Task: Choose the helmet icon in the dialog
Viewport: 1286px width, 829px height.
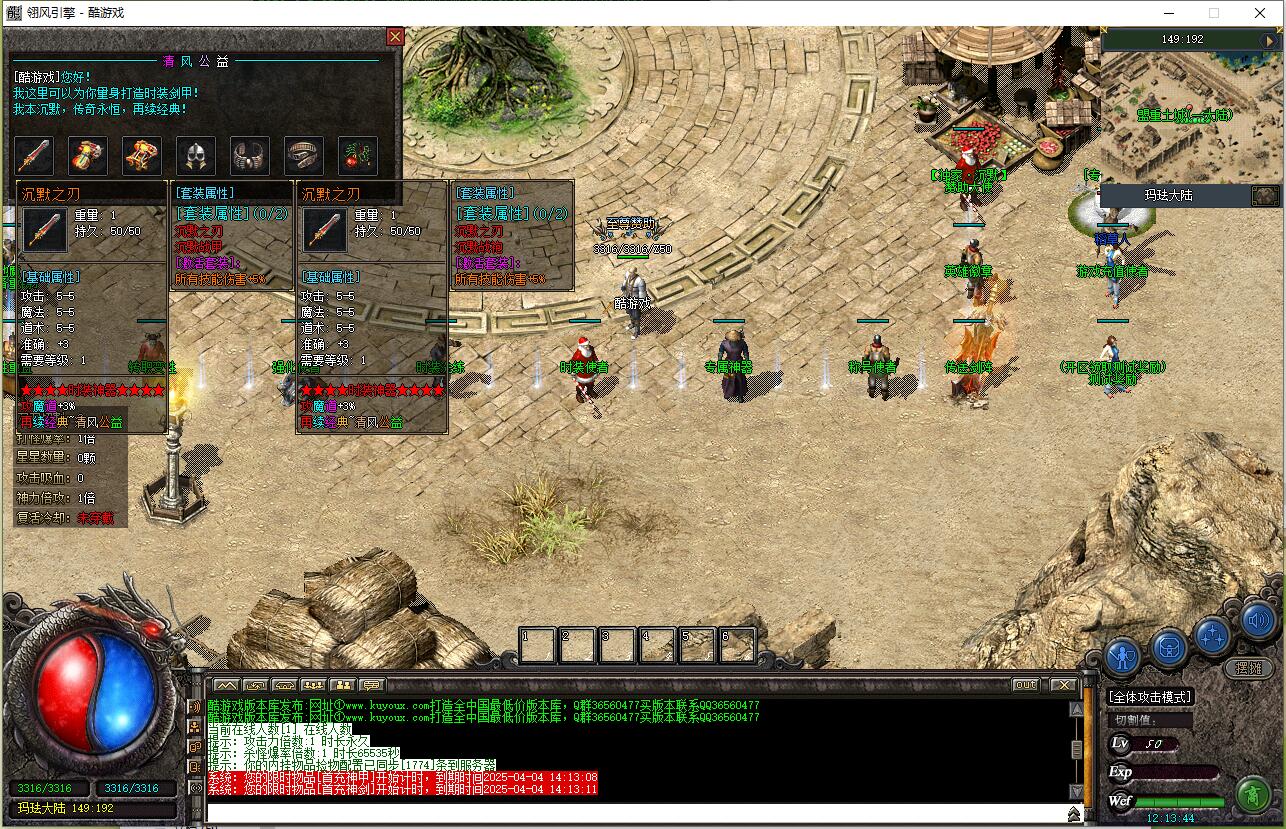Action: [x=196, y=156]
